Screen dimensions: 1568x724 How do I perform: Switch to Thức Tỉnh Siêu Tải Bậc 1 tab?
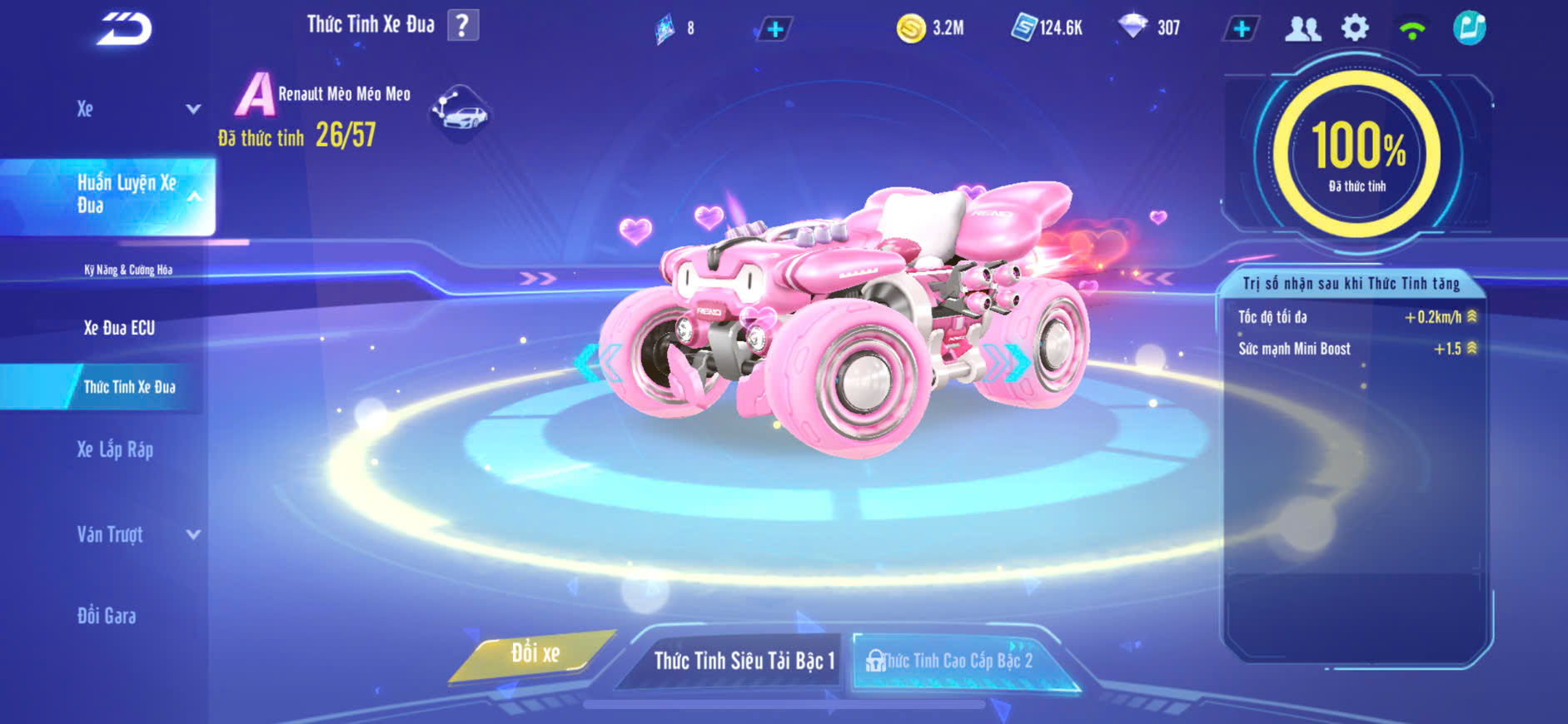coord(743,661)
